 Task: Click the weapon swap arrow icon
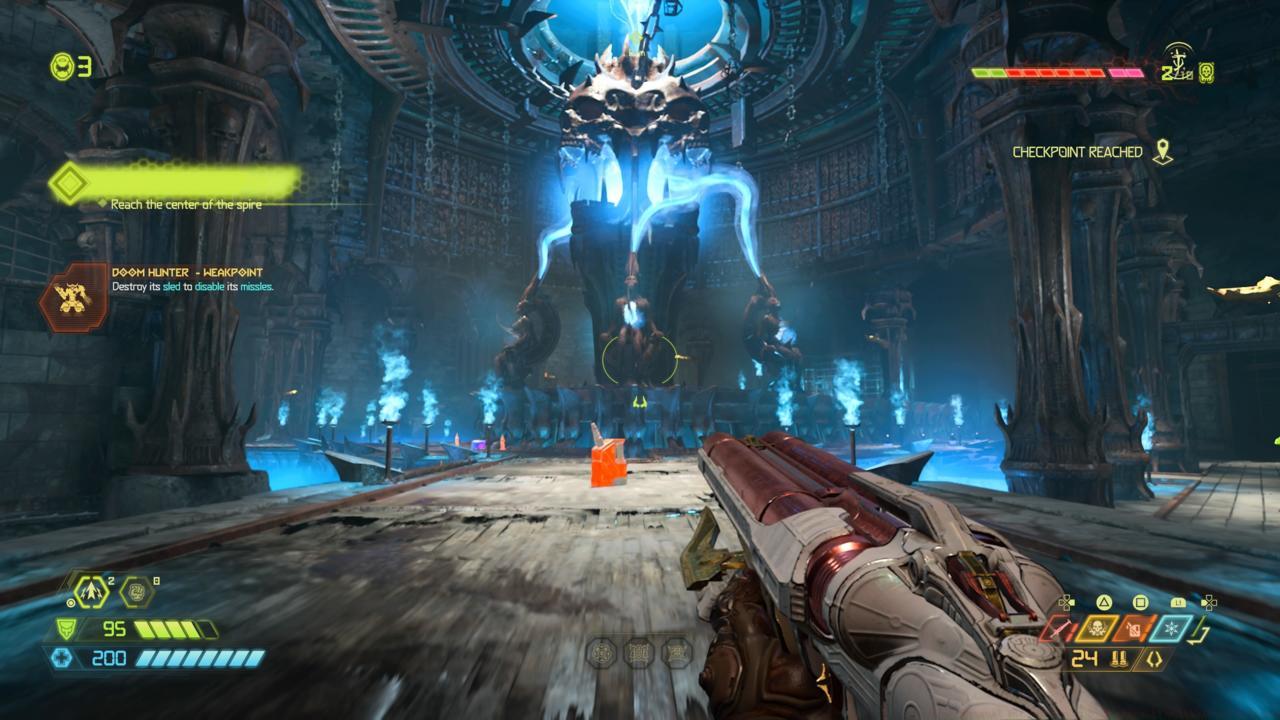click(x=1204, y=630)
